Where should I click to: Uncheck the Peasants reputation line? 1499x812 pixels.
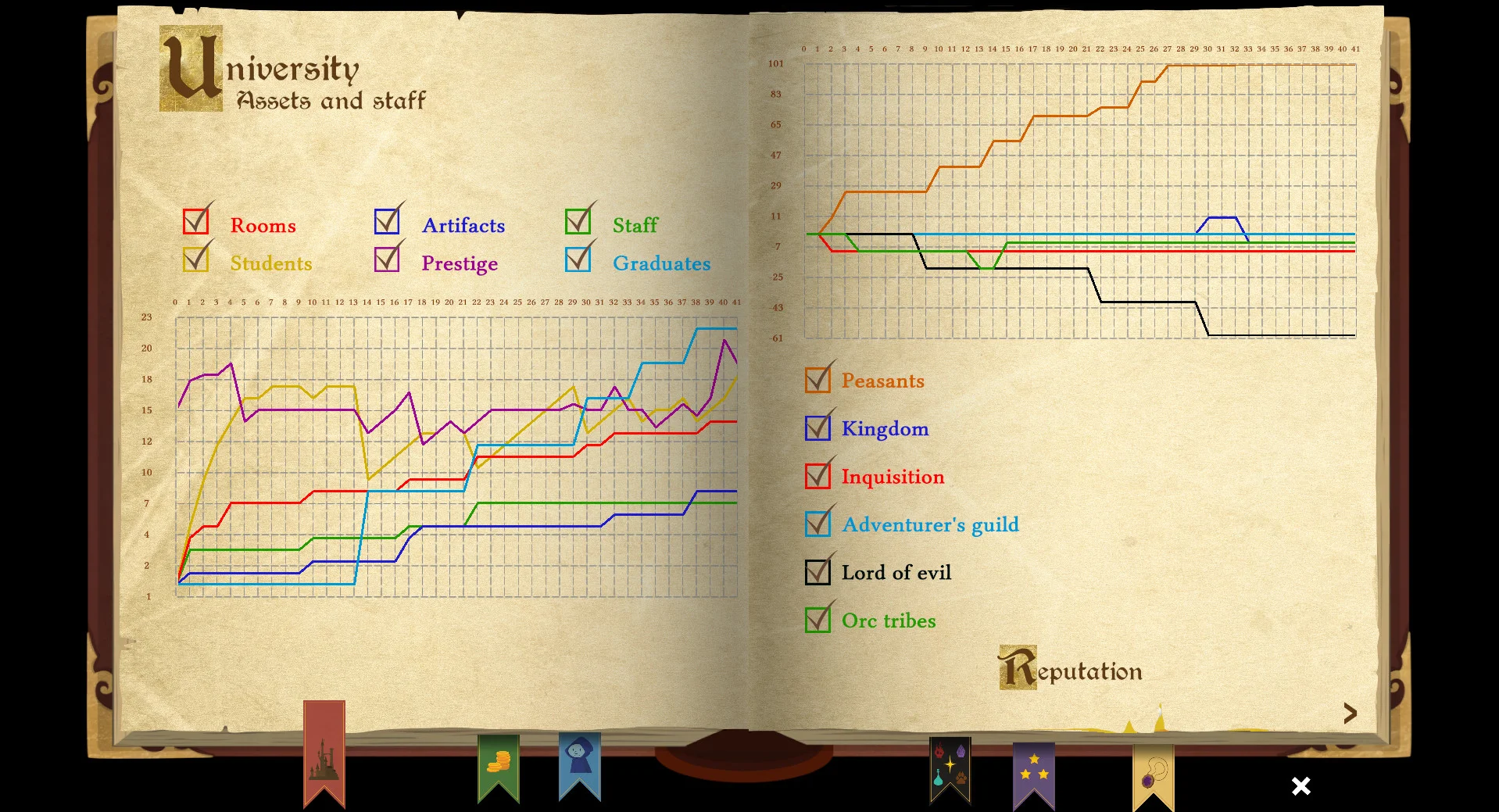click(x=817, y=380)
